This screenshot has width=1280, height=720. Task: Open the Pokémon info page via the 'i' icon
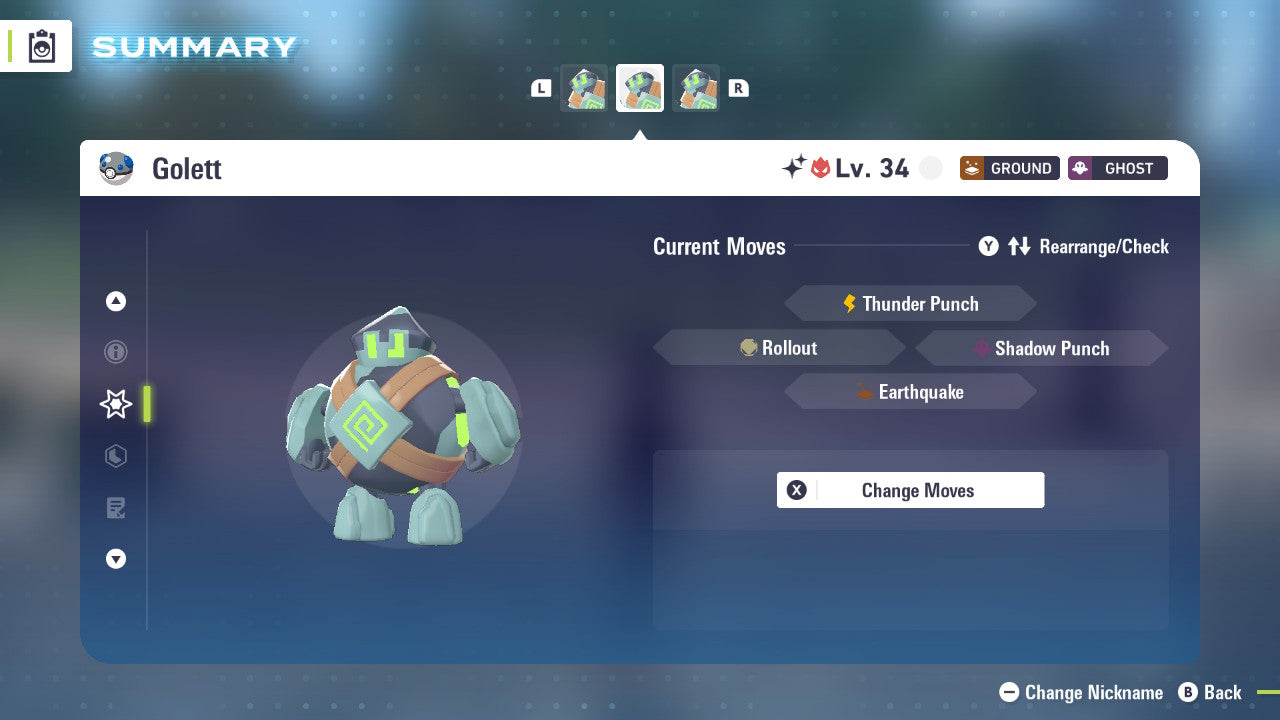pyautogui.click(x=115, y=352)
